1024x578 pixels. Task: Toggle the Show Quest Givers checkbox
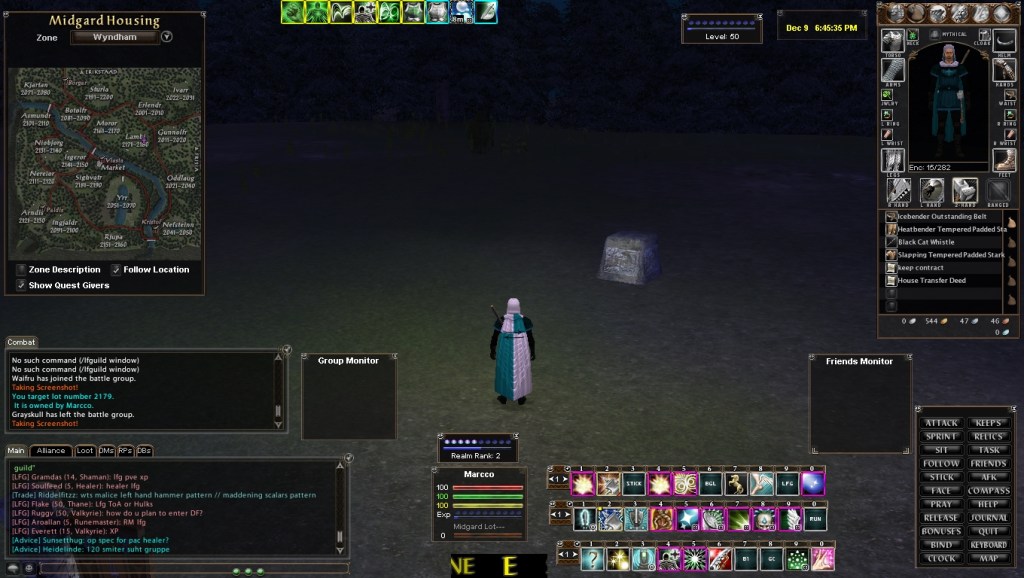tap(22, 285)
